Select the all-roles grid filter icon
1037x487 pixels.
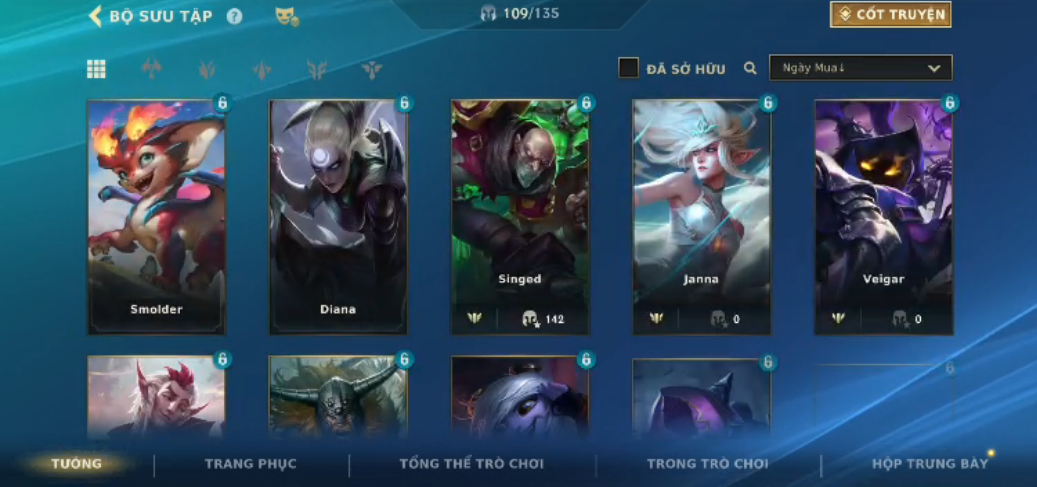pyautogui.click(x=96, y=69)
